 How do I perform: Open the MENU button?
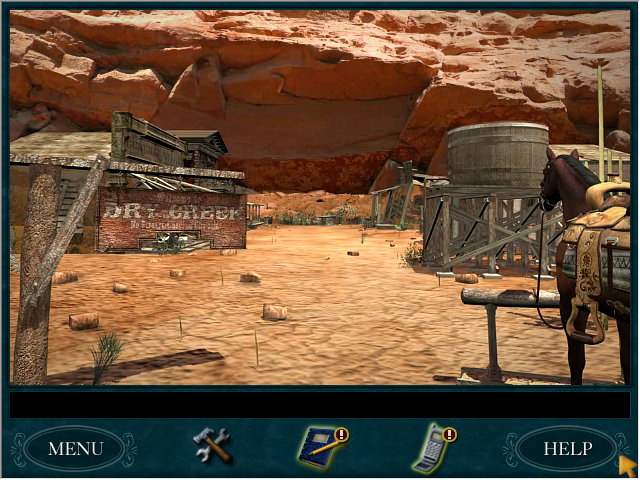[75, 448]
